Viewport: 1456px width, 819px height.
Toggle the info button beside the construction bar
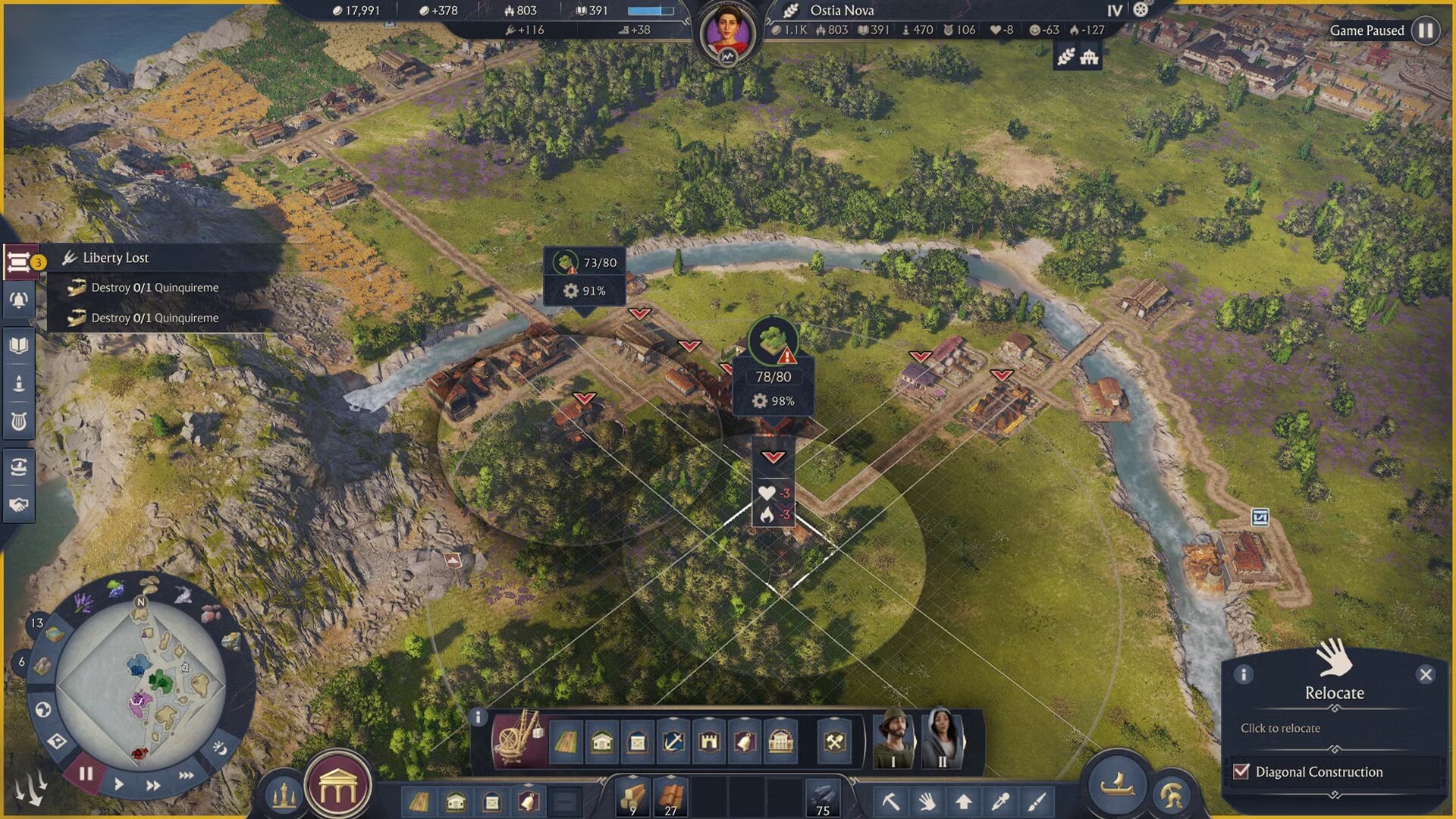coord(478,717)
